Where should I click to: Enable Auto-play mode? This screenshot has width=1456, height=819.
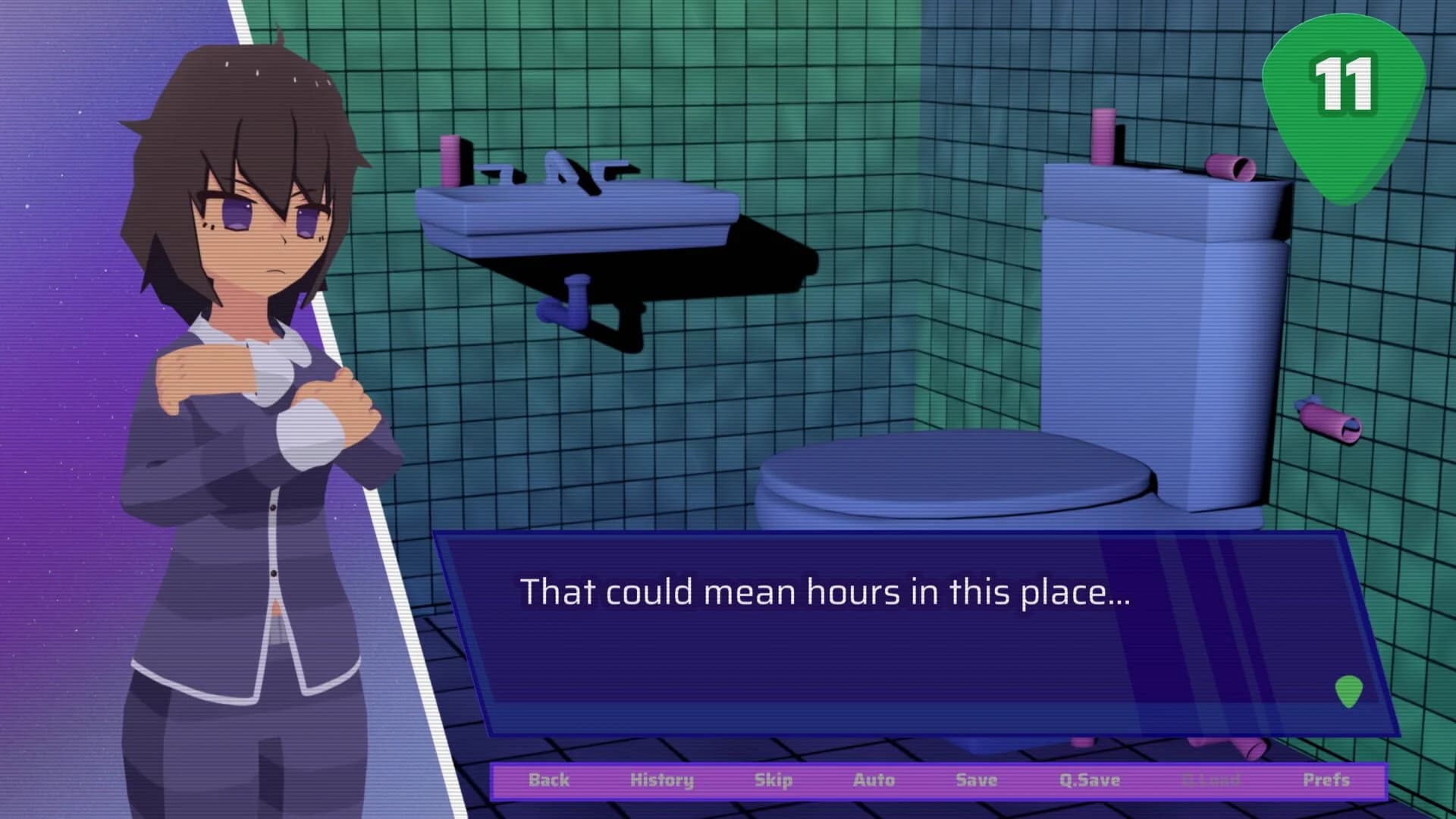876,780
